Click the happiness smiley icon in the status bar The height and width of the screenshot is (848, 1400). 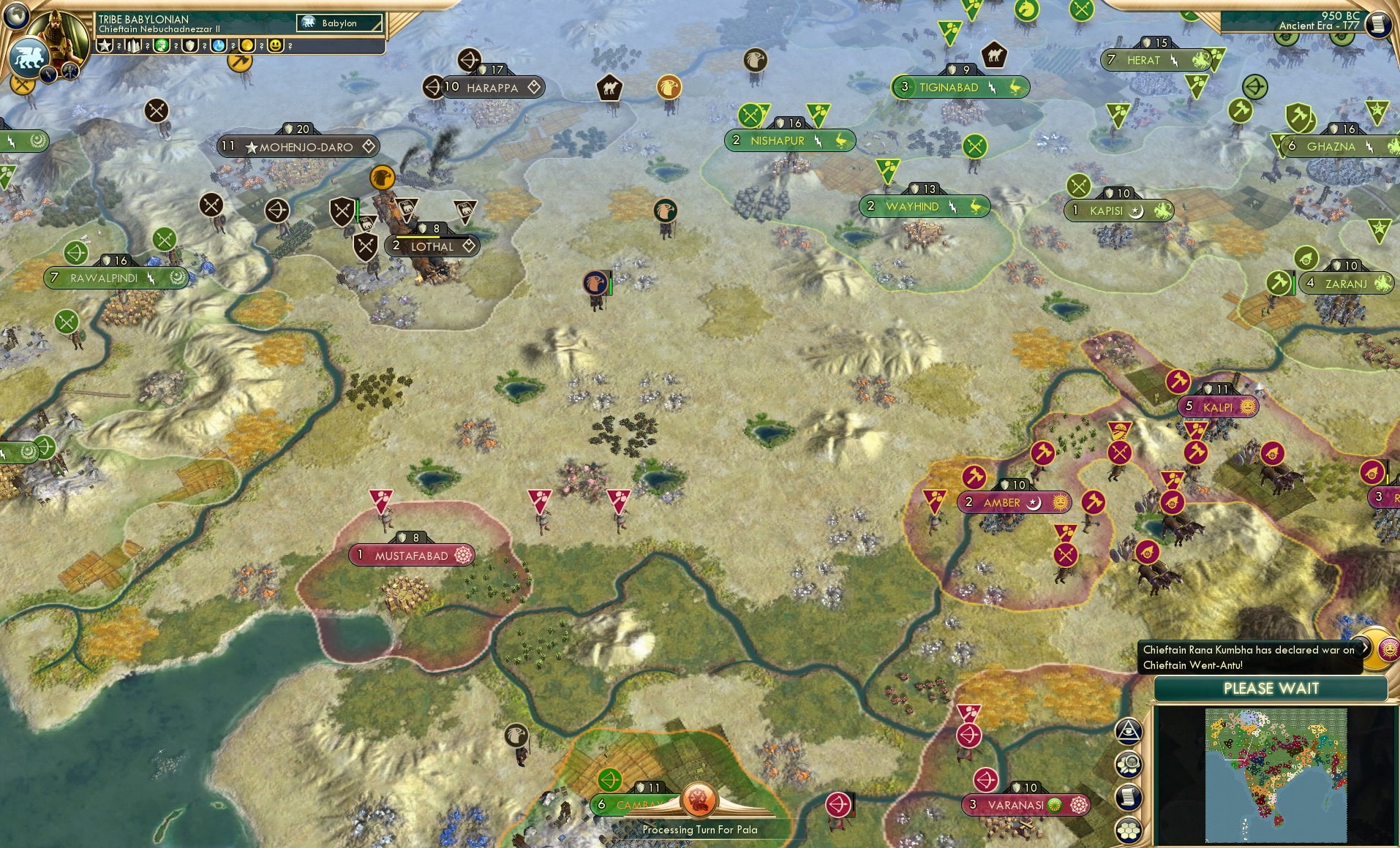(275, 45)
